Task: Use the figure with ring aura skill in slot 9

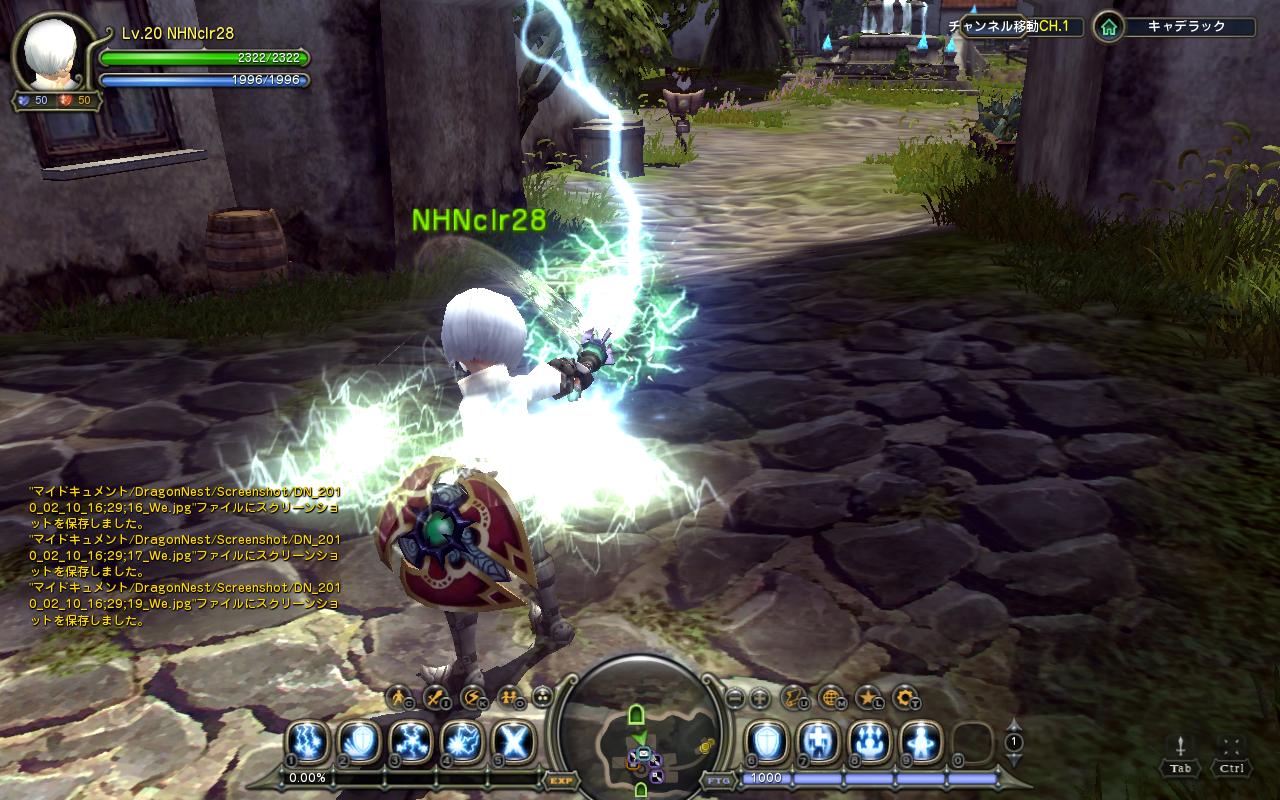Action: point(920,742)
